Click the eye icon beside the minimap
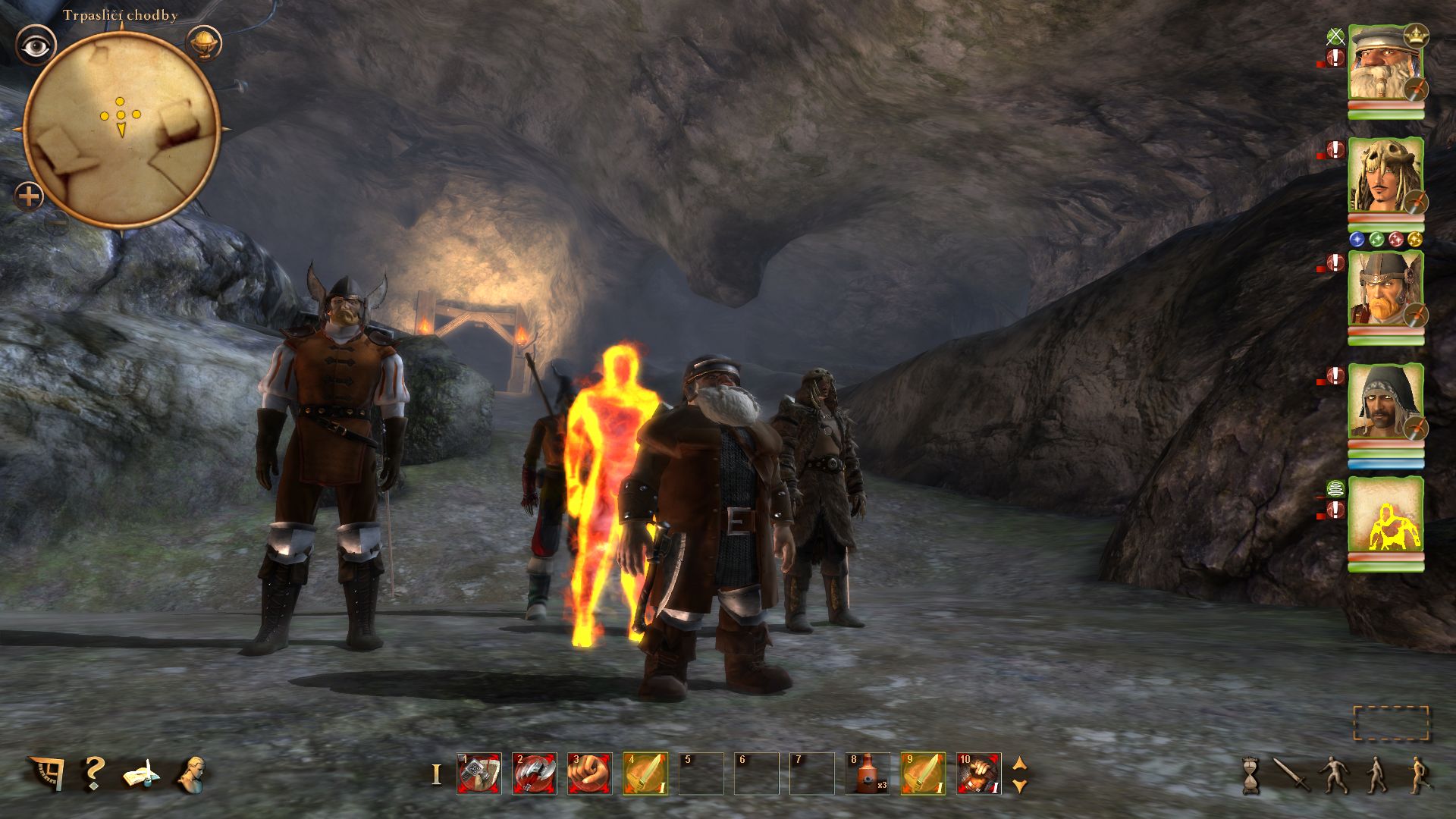 pyautogui.click(x=35, y=46)
